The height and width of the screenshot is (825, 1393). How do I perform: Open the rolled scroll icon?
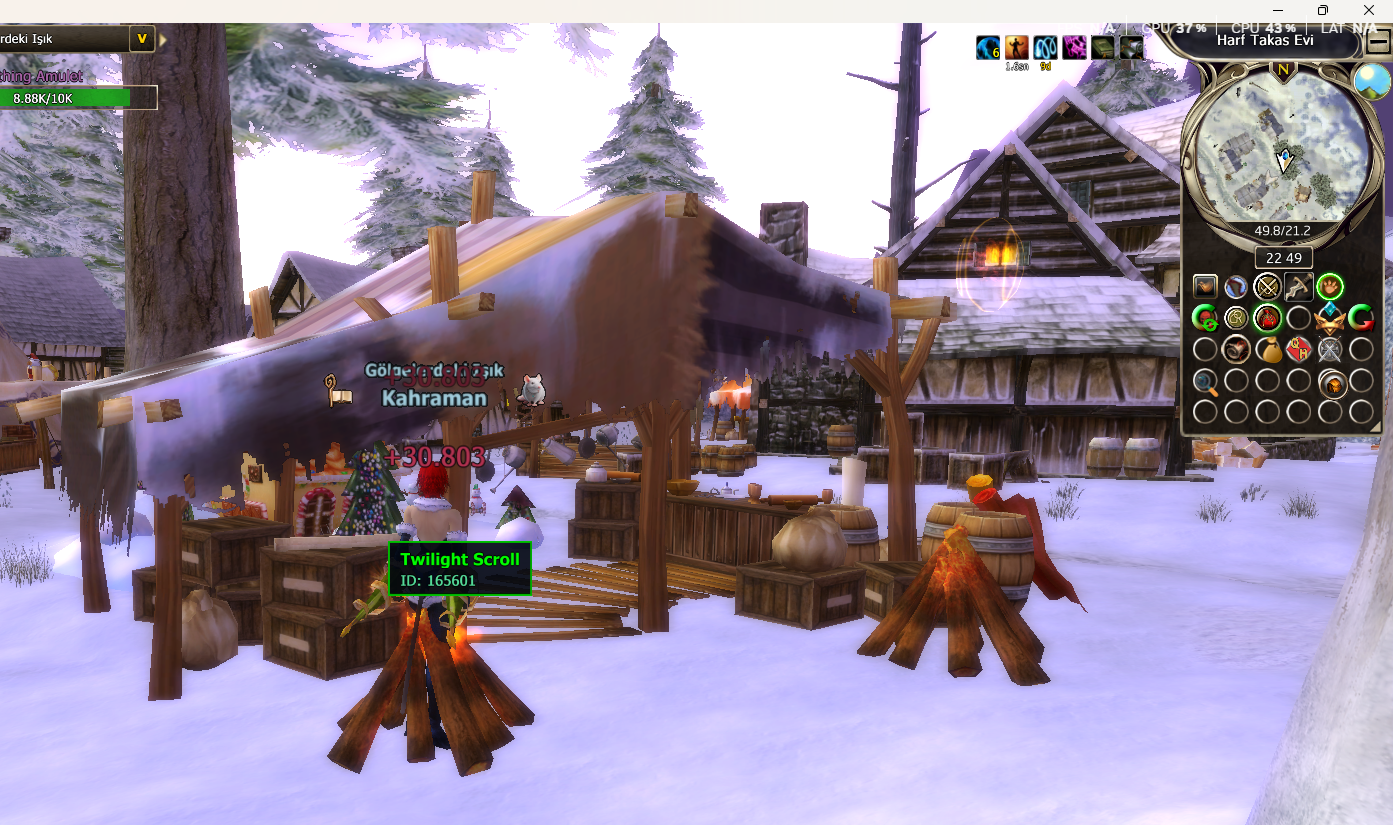pos(1236,350)
